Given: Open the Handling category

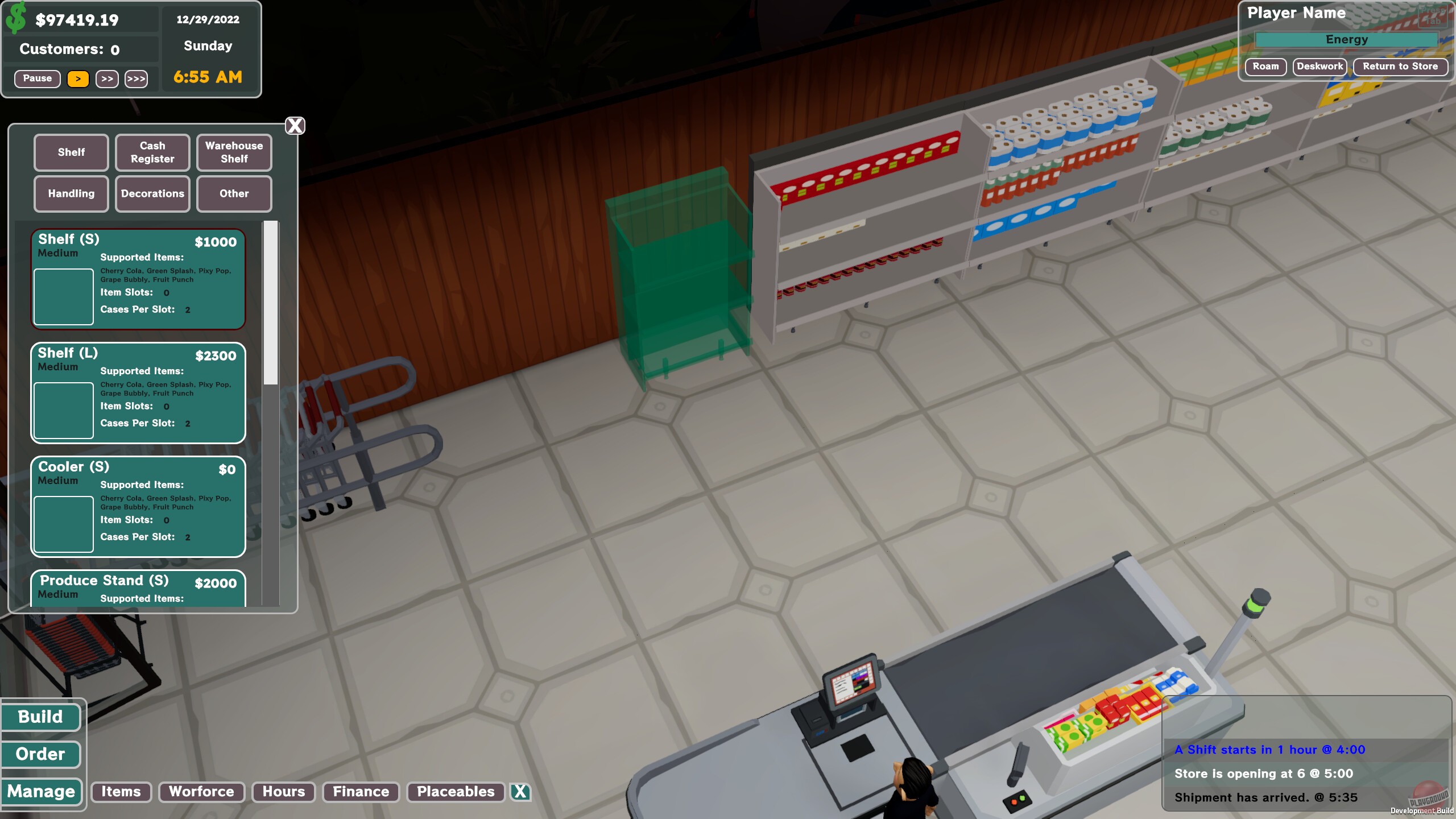Looking at the screenshot, I should [x=71, y=193].
